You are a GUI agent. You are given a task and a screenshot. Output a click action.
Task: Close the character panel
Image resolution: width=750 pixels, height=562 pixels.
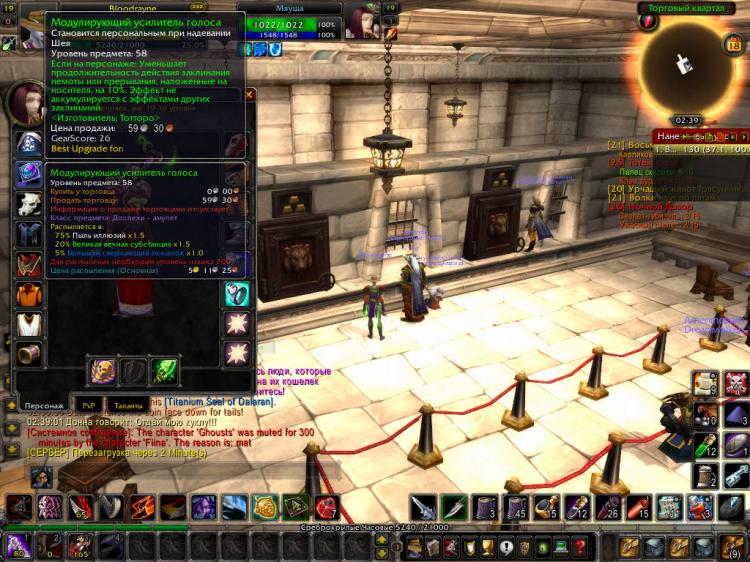coord(249,95)
